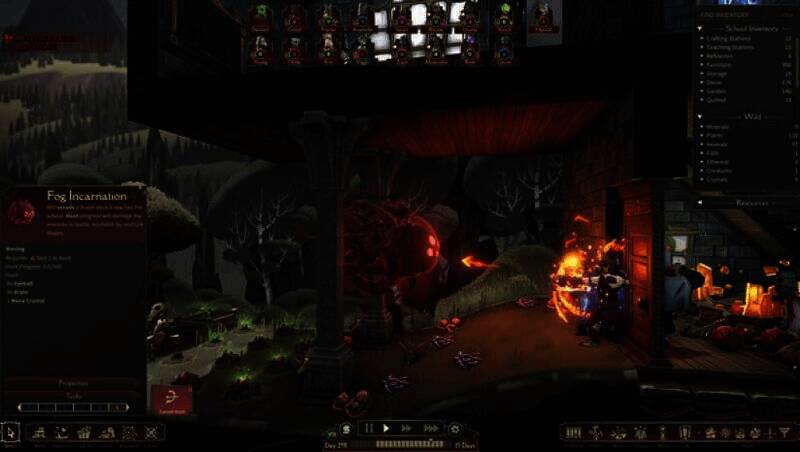
Task: Click the Cancel Hunt button
Action: [x=171, y=400]
